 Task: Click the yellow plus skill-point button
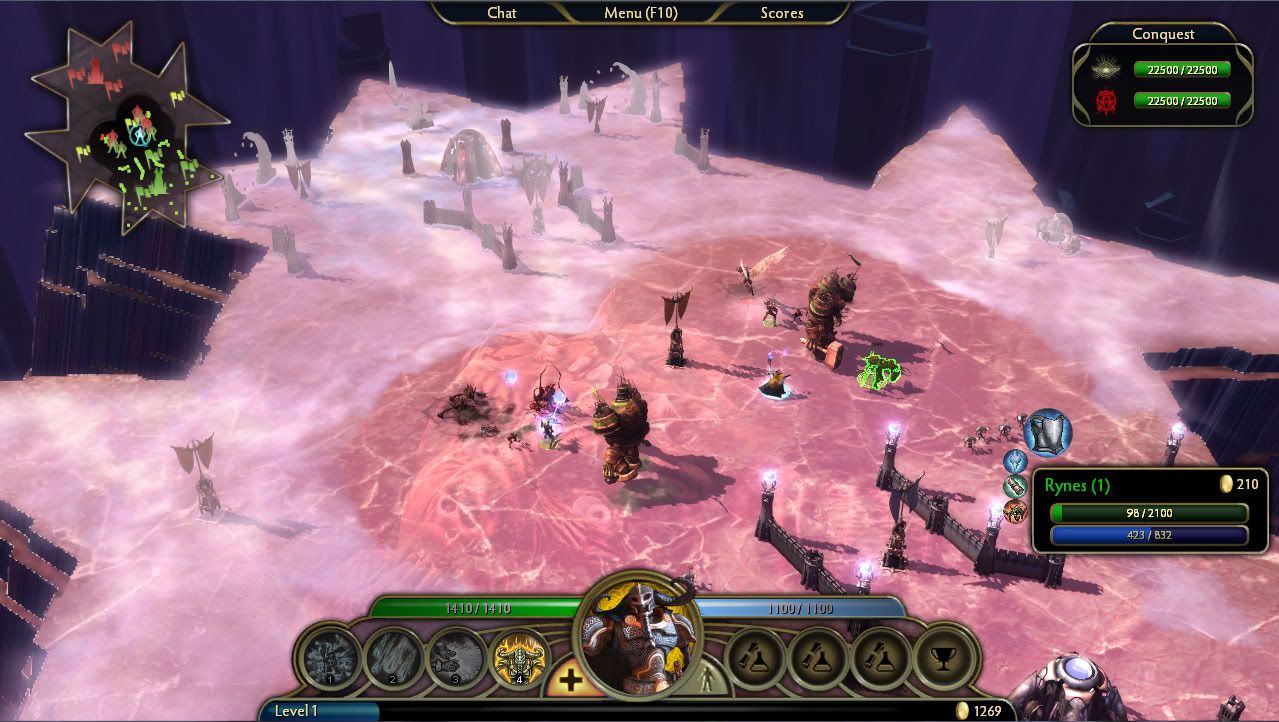(x=570, y=681)
